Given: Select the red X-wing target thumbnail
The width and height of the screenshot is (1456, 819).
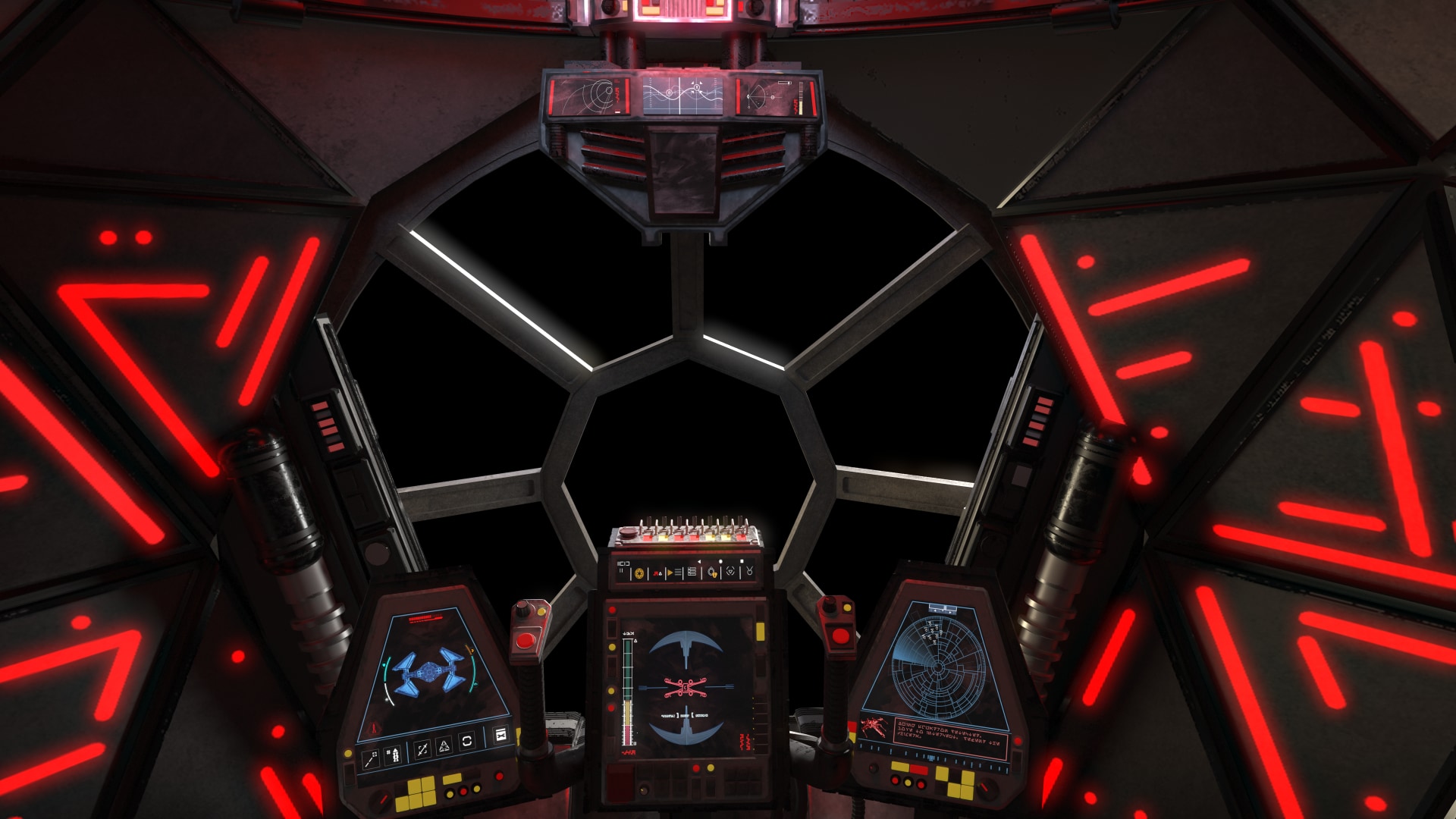Looking at the screenshot, I should 874,728.
